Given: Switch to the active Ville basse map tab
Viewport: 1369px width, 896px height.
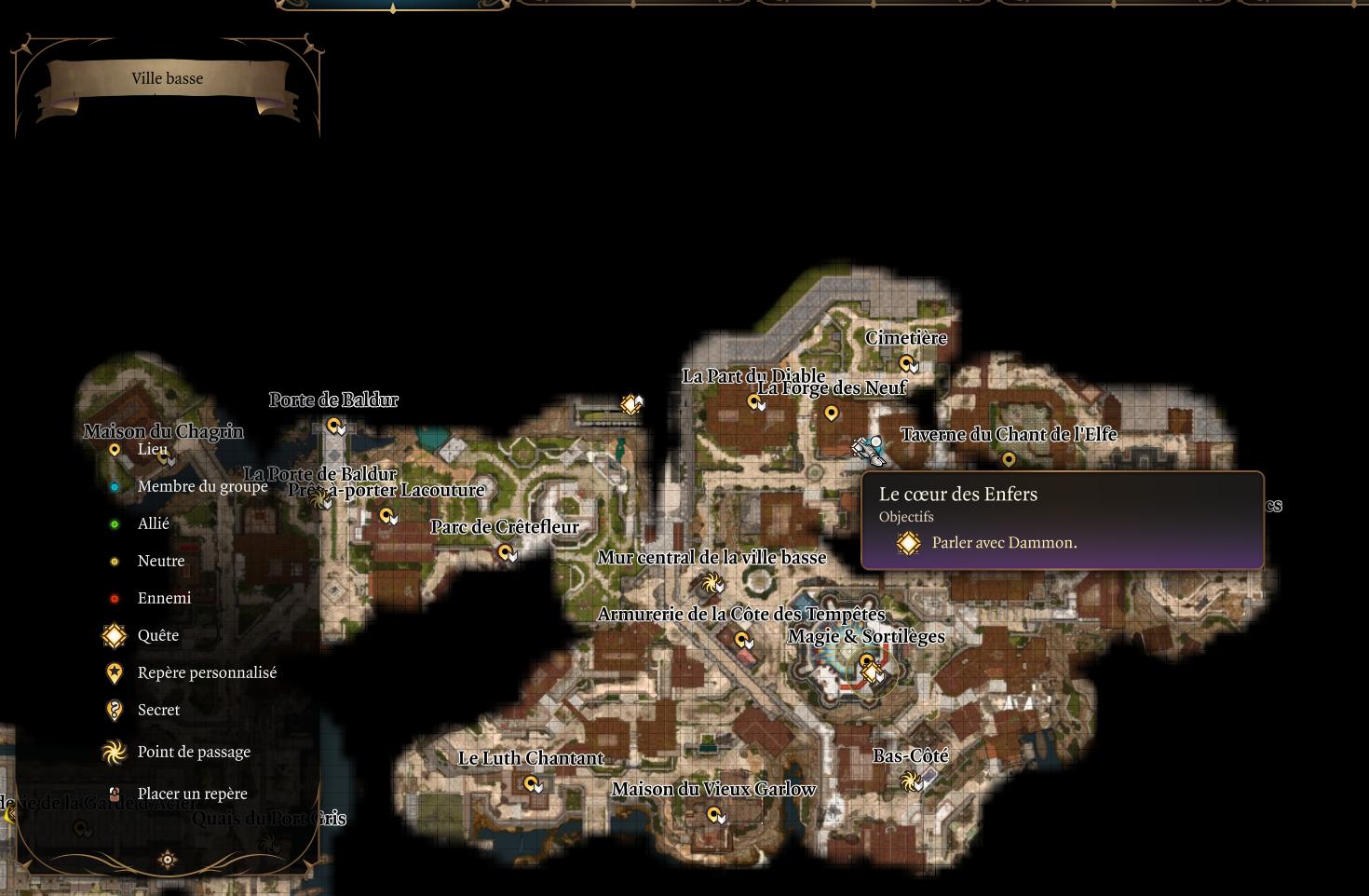Looking at the screenshot, I should (x=391, y=5).
